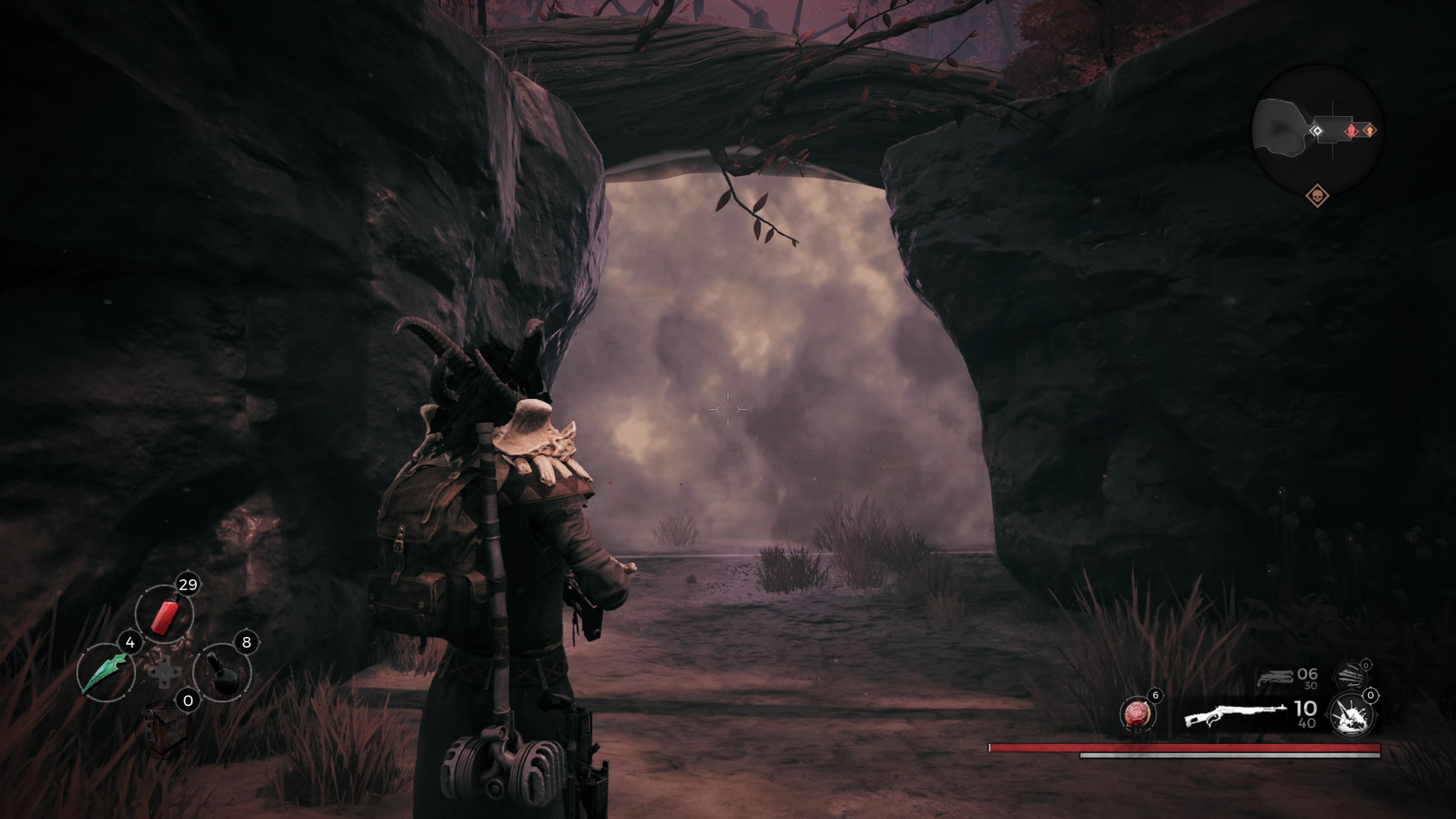Select the ammo box quick slot
Viewport: 1456px width, 819px height.
click(165, 729)
